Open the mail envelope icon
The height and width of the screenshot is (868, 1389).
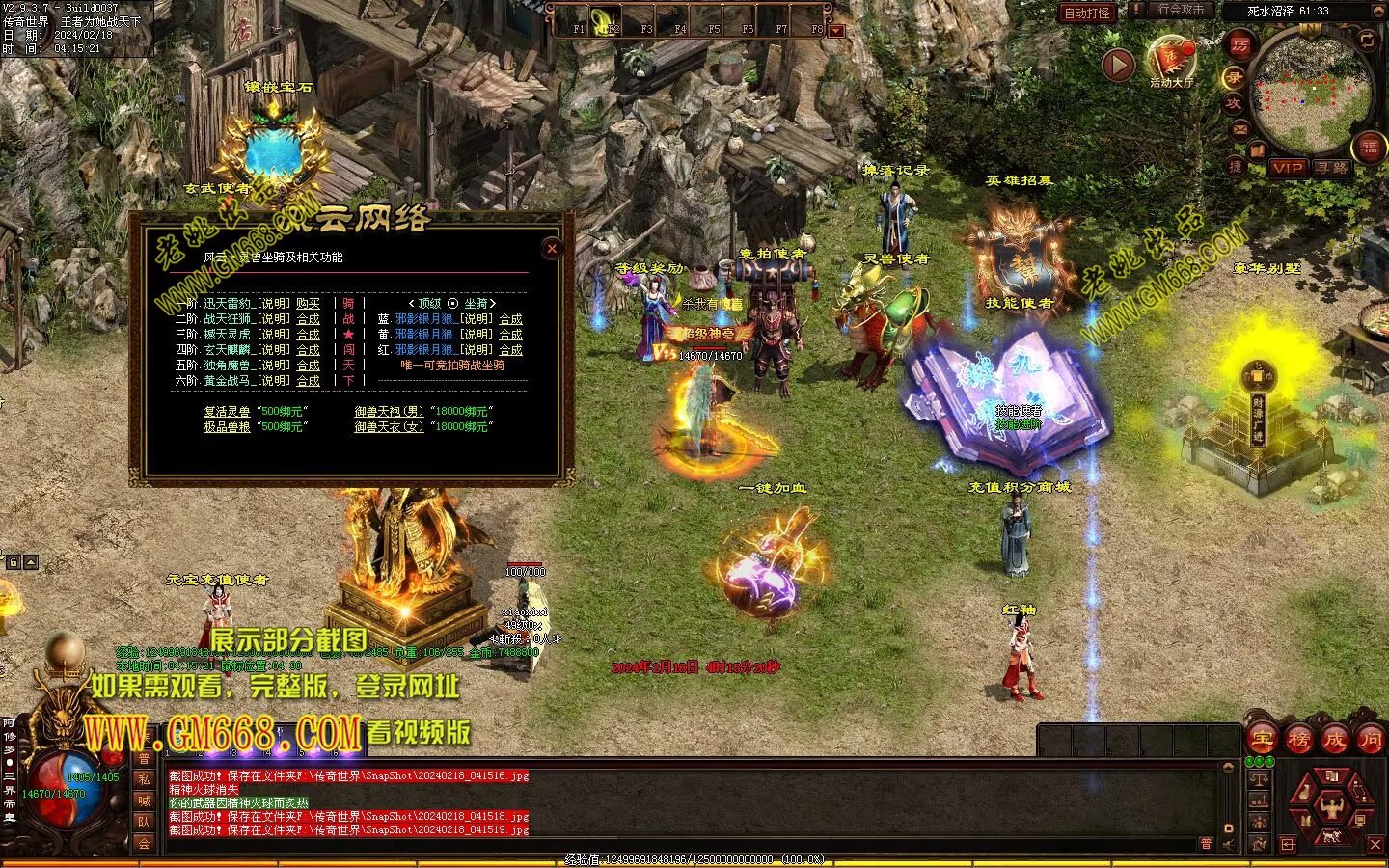[1239, 129]
